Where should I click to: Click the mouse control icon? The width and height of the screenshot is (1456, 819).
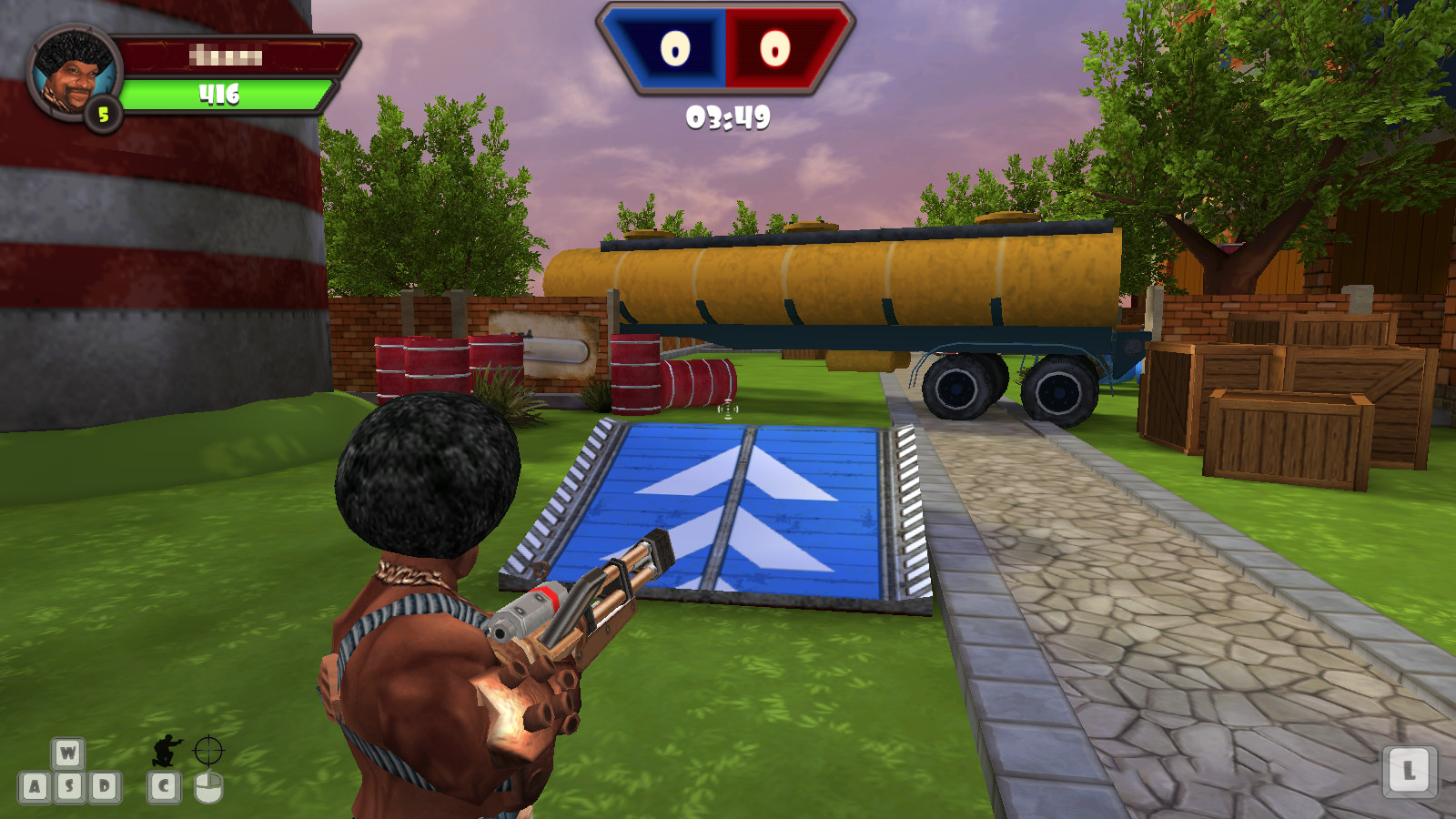click(x=207, y=786)
